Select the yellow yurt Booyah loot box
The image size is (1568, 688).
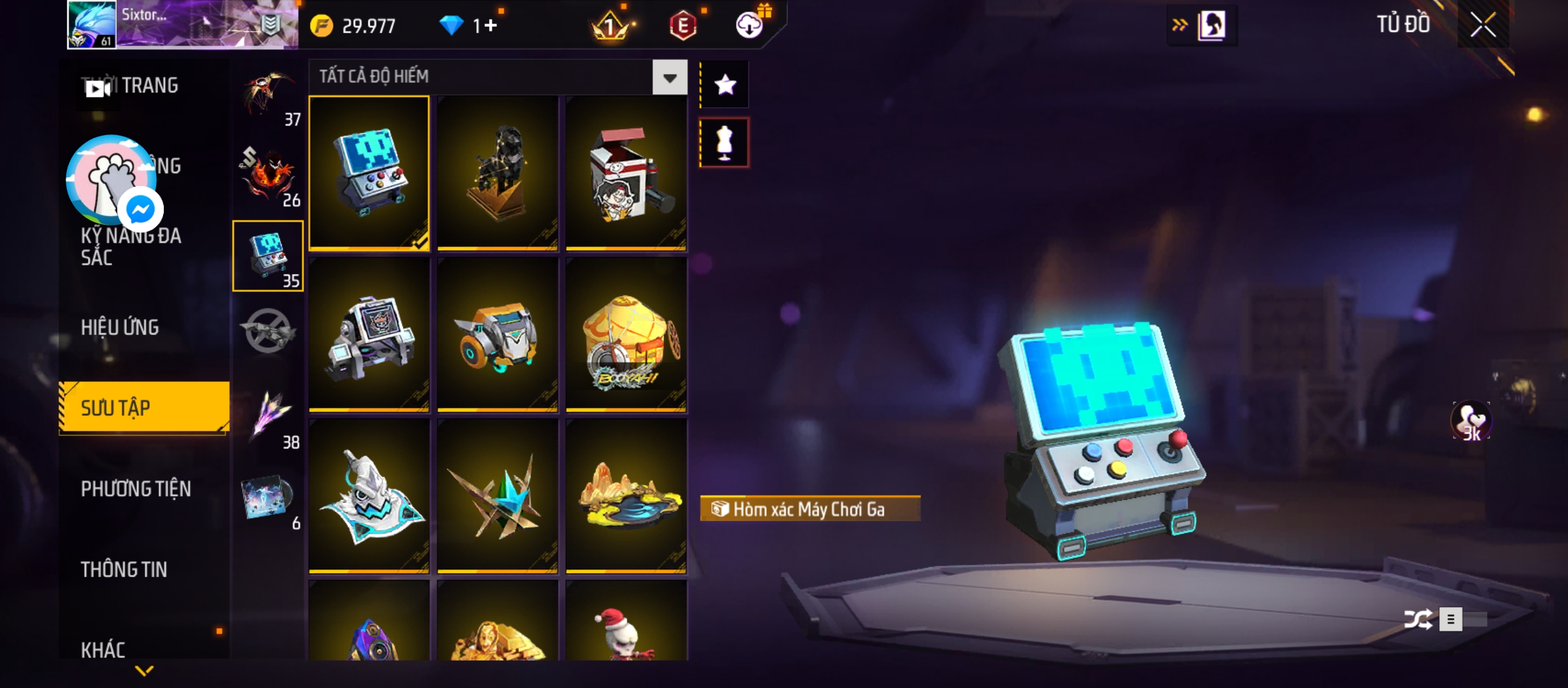coord(626,334)
